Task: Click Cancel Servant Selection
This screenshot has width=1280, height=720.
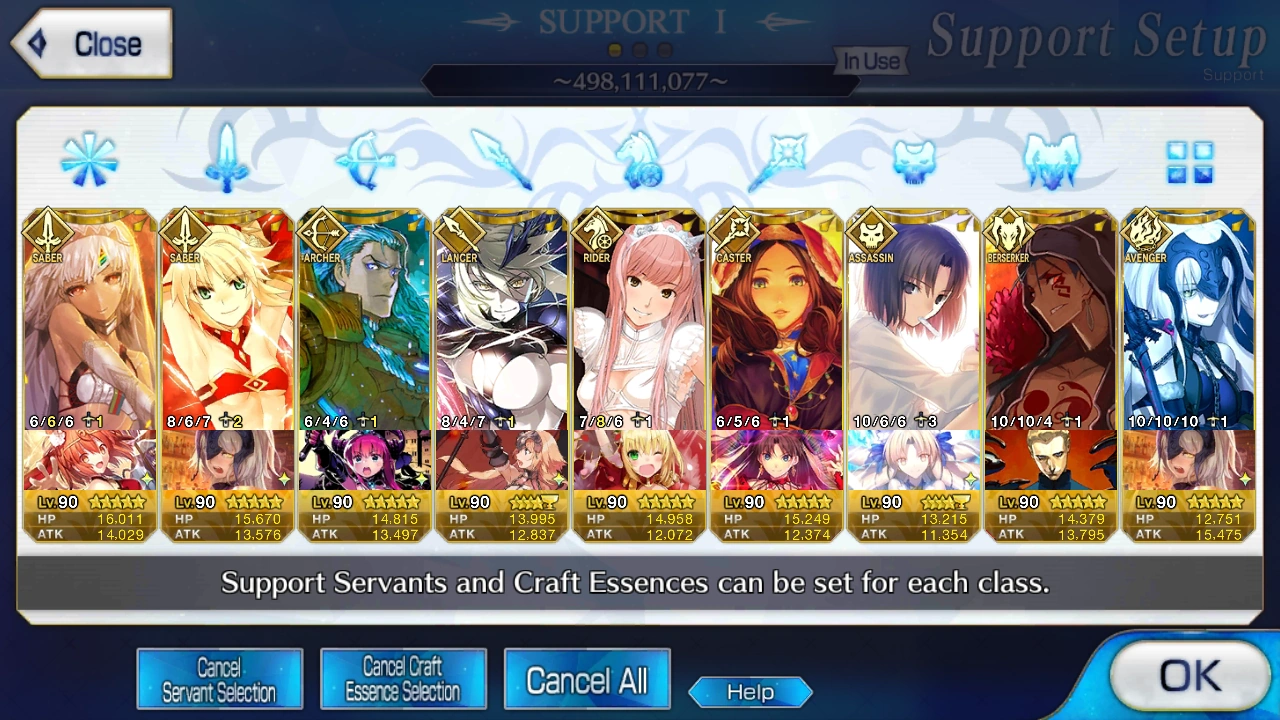Action: pyautogui.click(x=219, y=678)
